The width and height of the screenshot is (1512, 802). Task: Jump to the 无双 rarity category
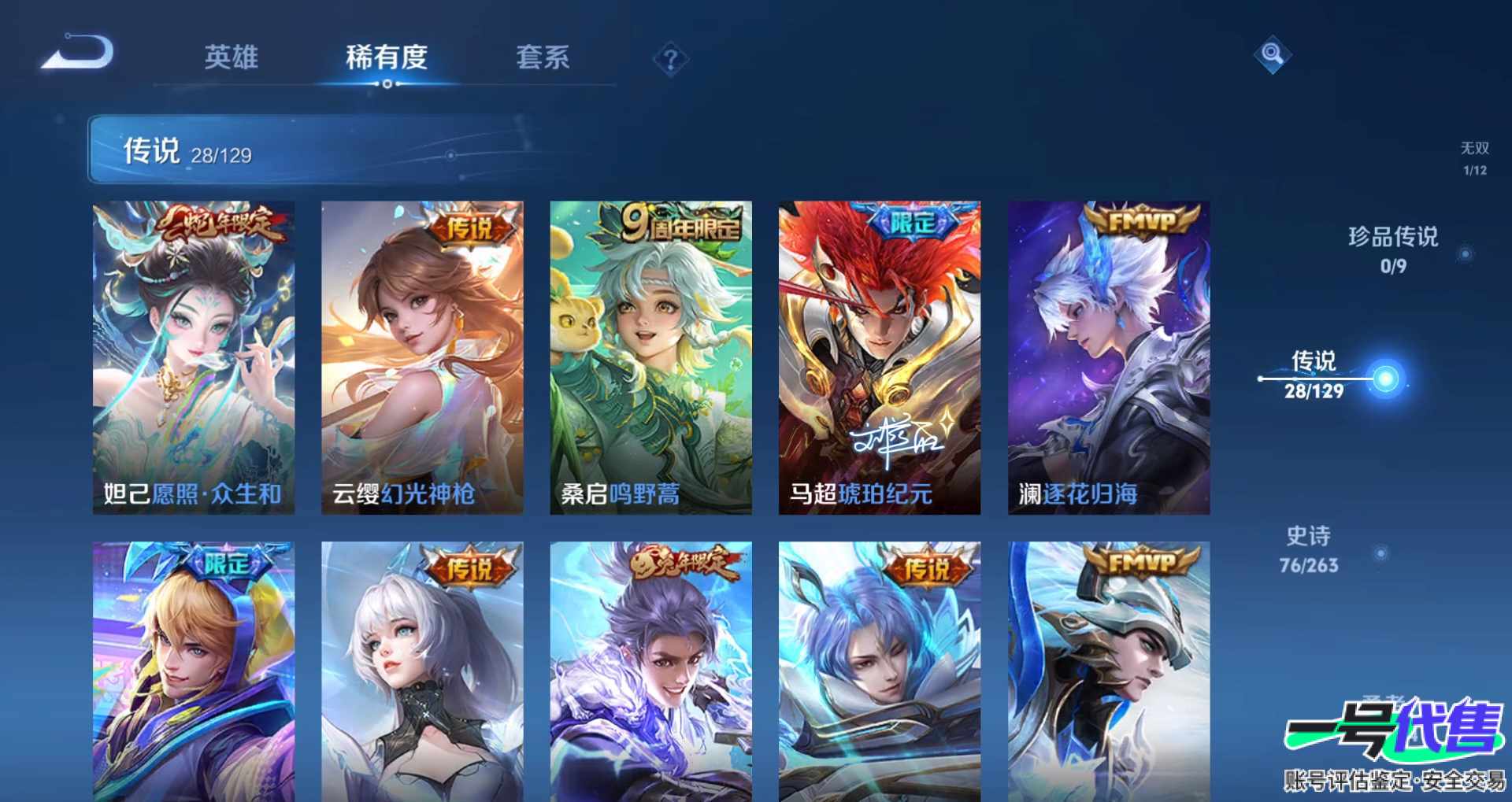1474,157
